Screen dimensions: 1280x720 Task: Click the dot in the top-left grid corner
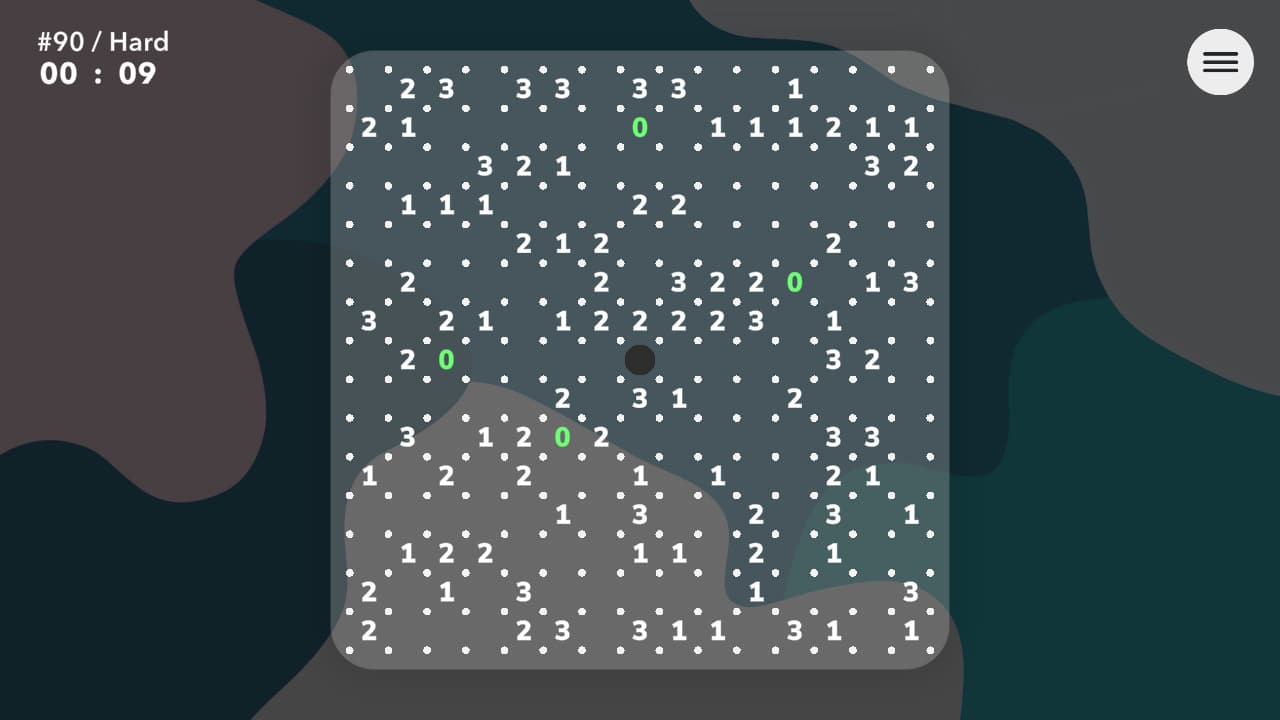click(x=349, y=68)
